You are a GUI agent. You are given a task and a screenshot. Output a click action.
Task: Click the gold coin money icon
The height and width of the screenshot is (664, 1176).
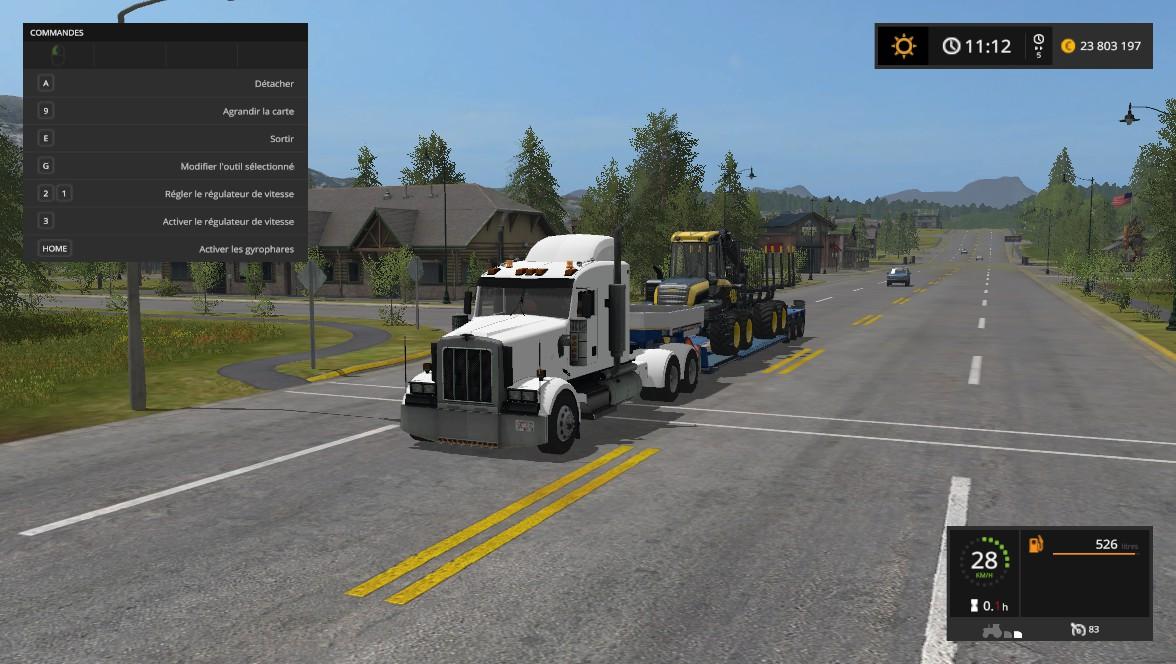[1067, 46]
